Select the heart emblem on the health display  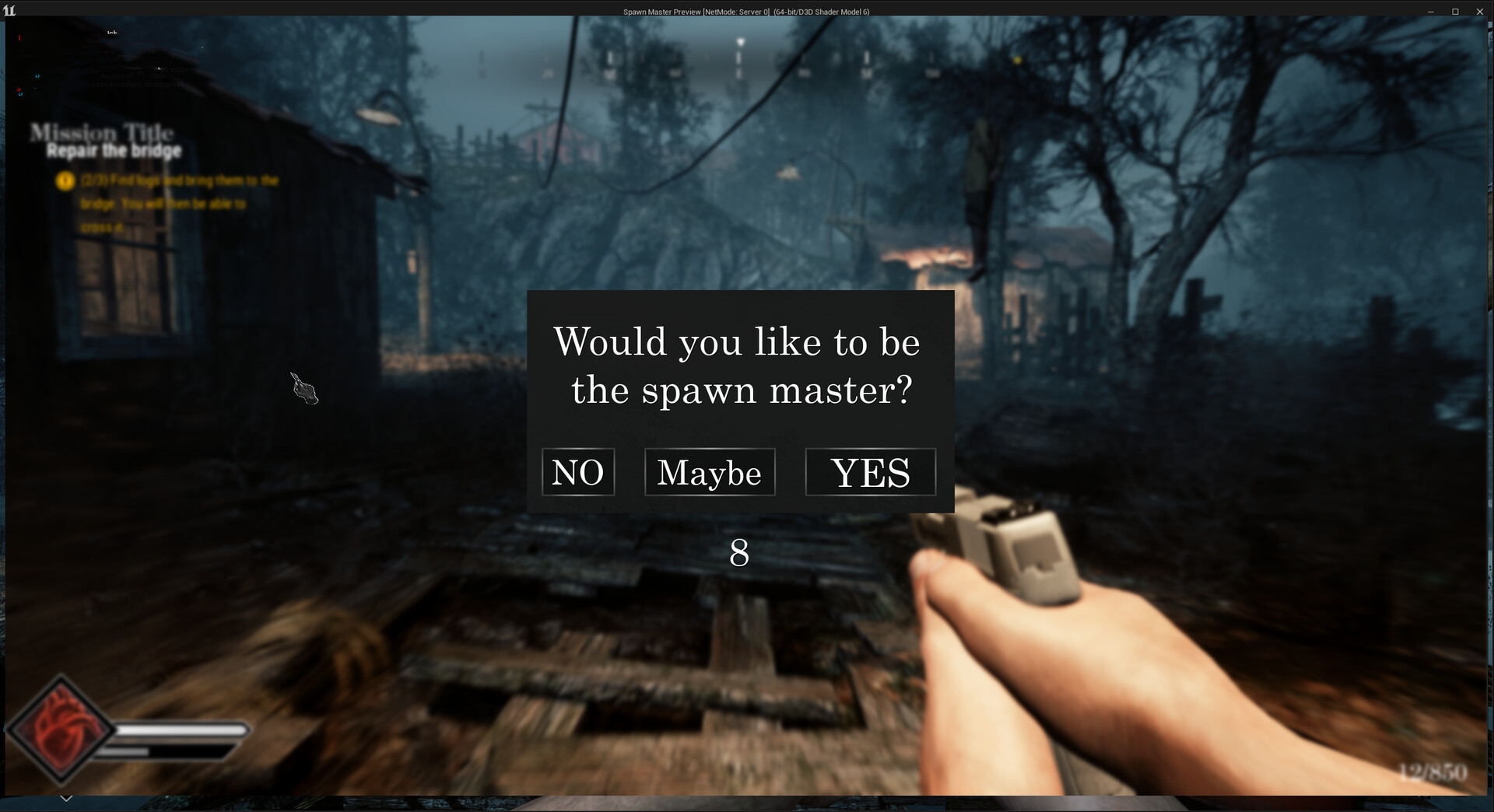pyautogui.click(x=66, y=727)
